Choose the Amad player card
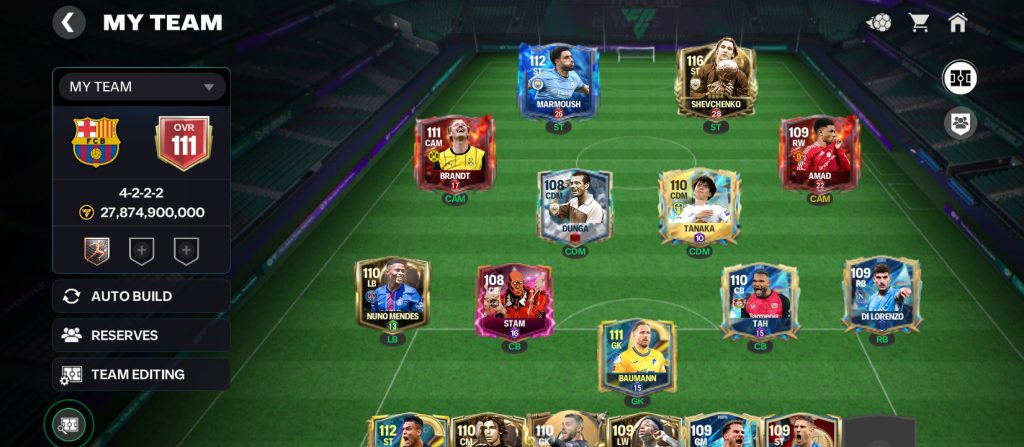 tap(819, 153)
